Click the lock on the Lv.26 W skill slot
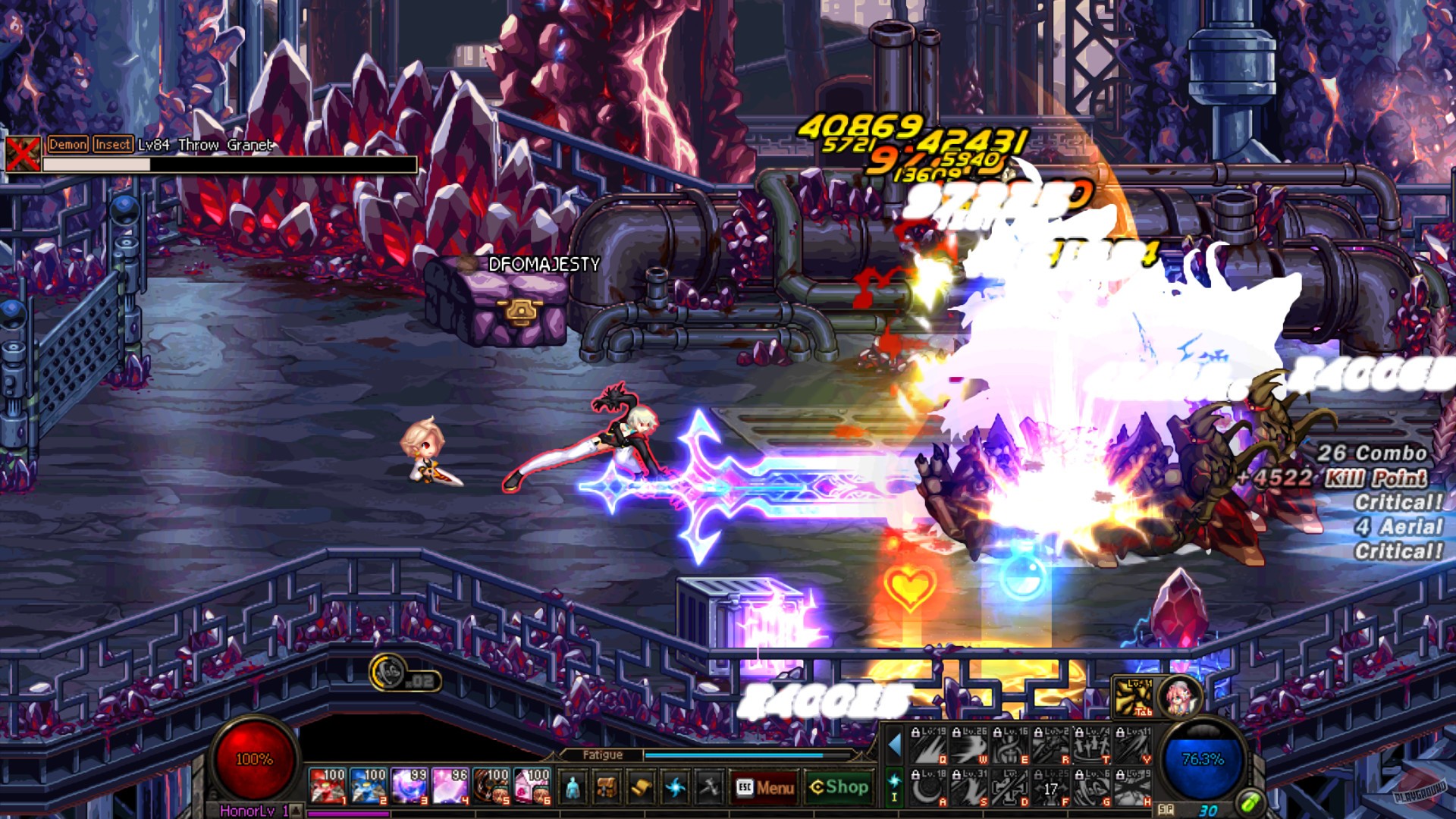Viewport: 1456px width, 819px height. (956, 732)
